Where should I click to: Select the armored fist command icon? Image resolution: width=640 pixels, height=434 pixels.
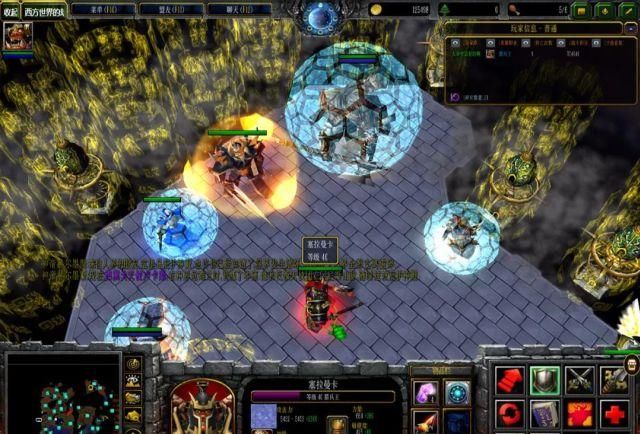click(615, 380)
